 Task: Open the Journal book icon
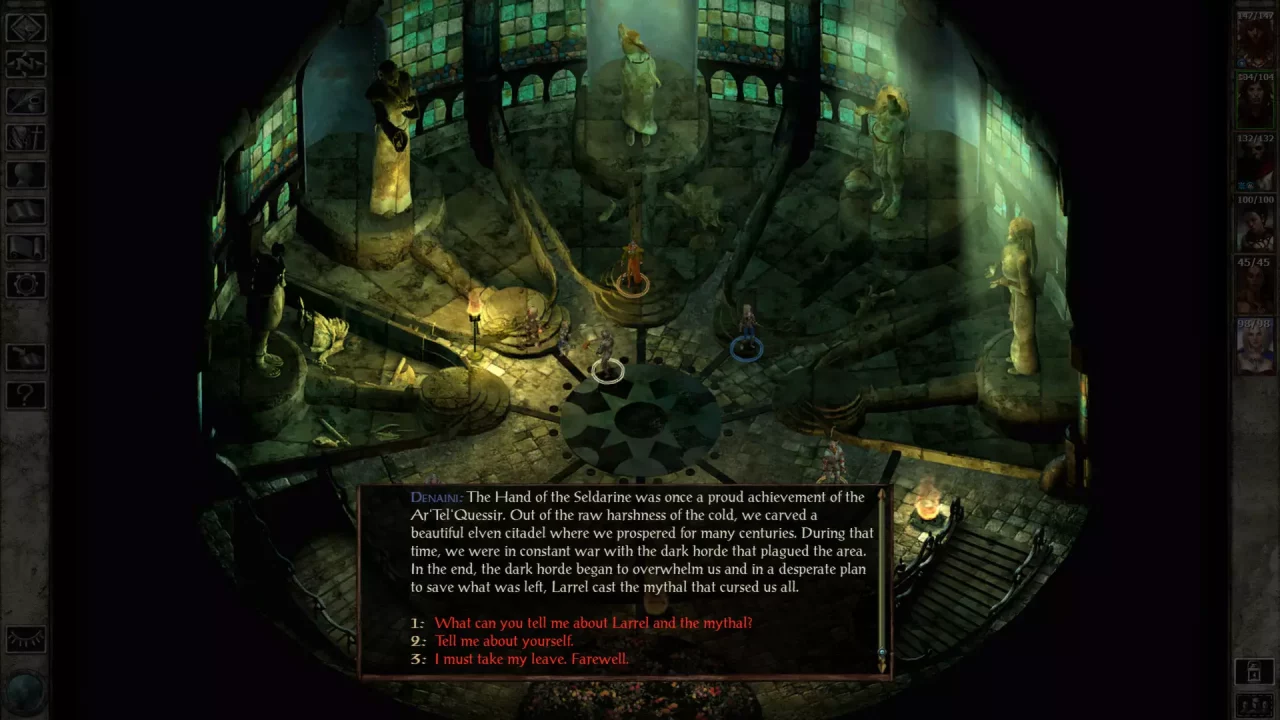(x=25, y=100)
